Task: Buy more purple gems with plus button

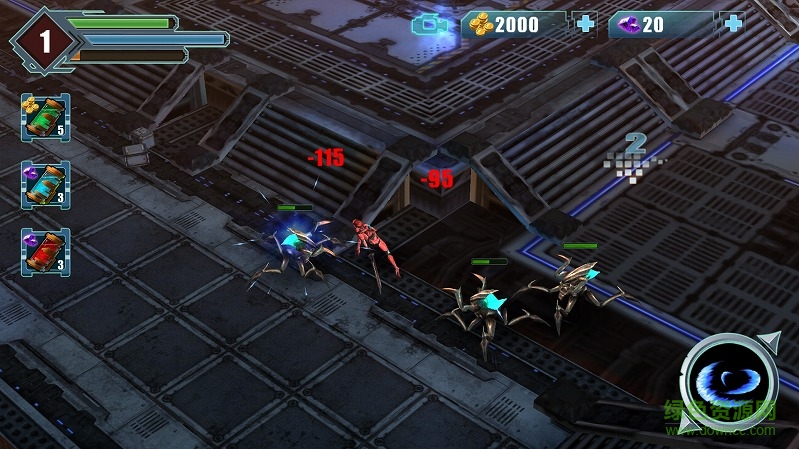Action: click(x=732, y=25)
